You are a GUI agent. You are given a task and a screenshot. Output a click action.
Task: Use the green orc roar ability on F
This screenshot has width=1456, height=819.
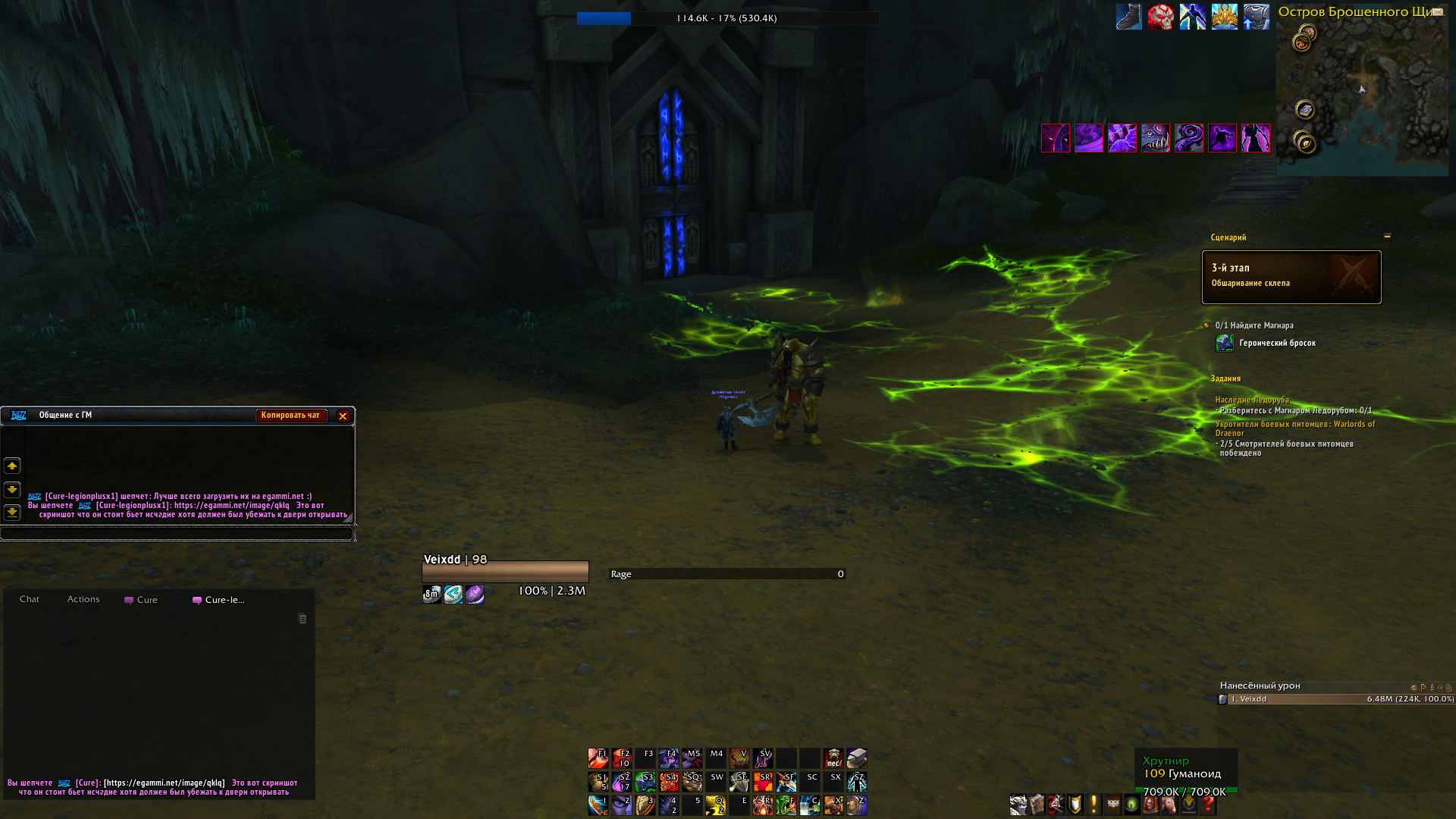point(786,805)
